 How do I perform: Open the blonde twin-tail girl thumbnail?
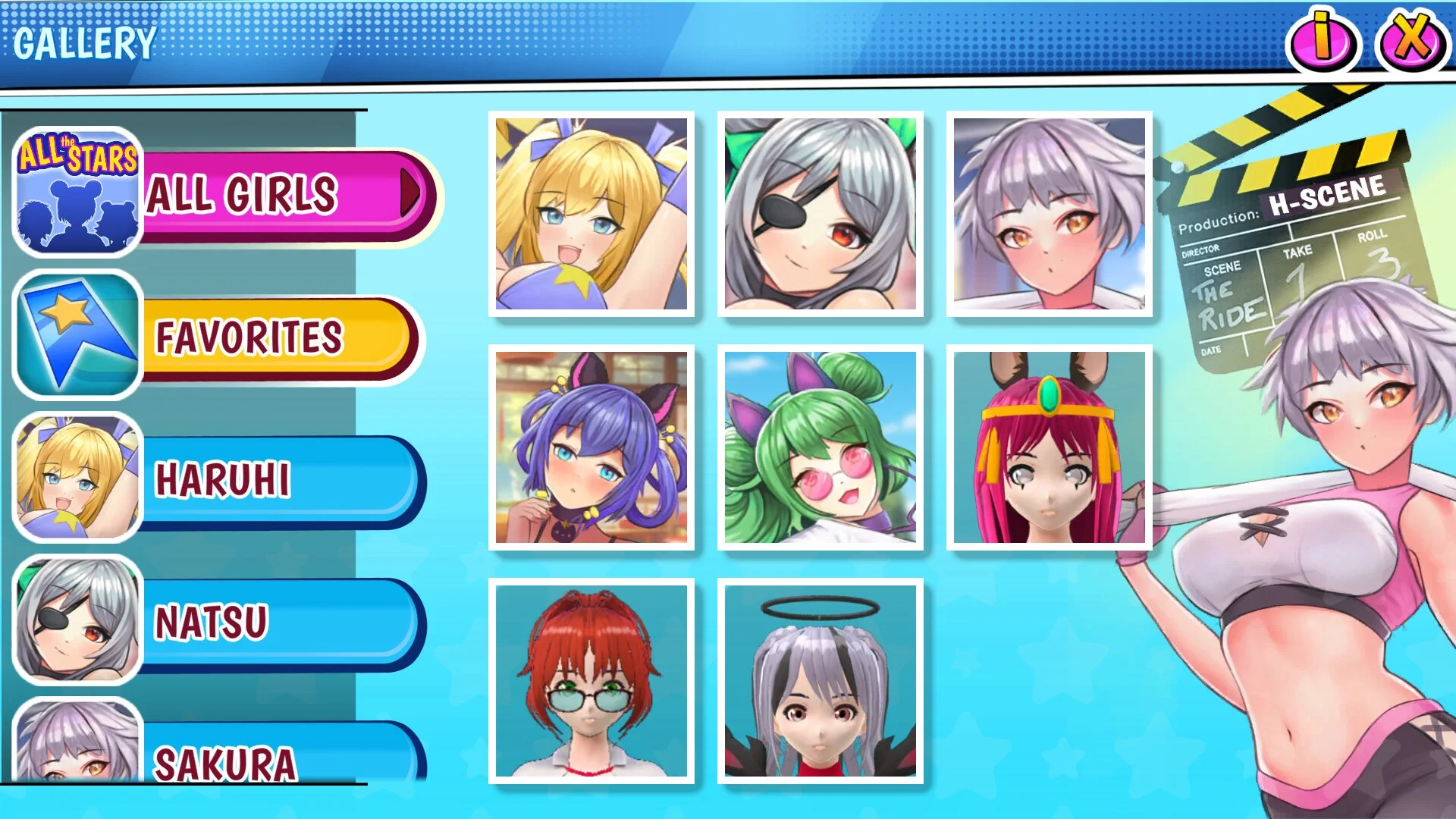pos(591,214)
